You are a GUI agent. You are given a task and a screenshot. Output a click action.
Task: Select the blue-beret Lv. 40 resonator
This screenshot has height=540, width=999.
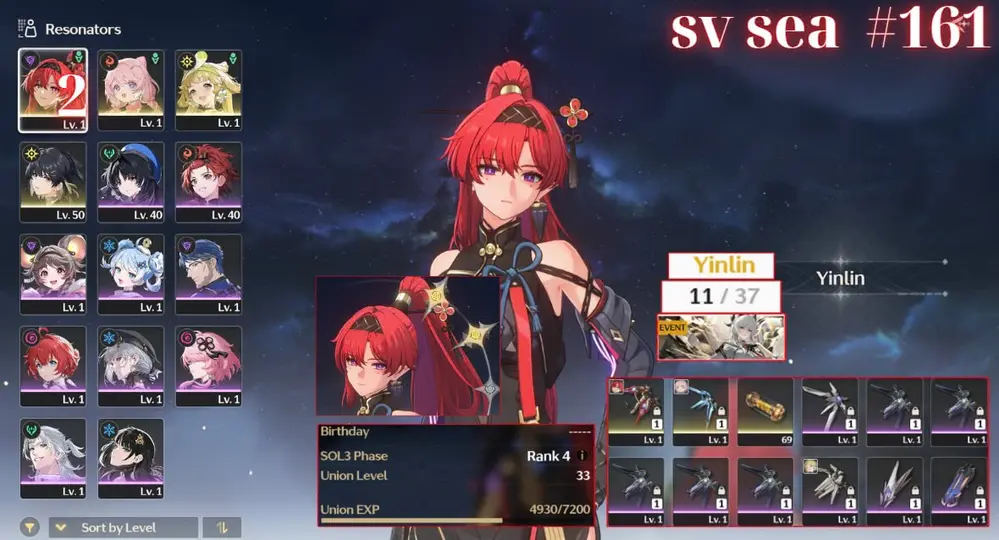[130, 181]
